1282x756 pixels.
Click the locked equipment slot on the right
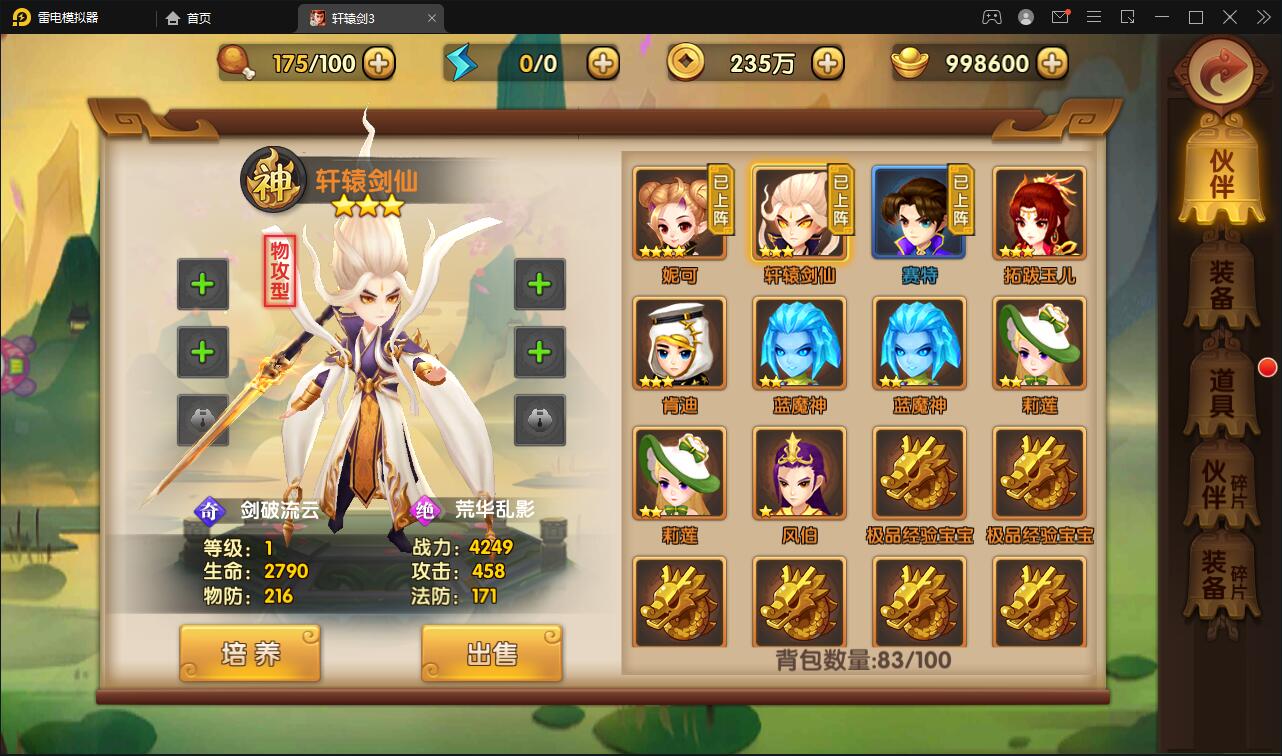pos(540,417)
